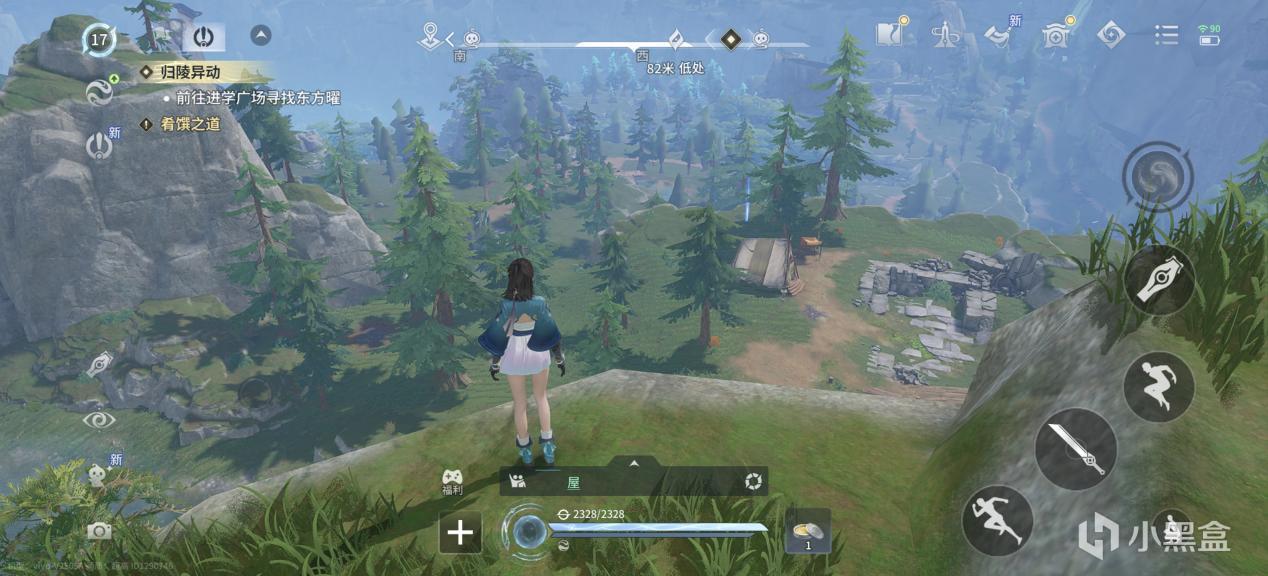Select the 归陵异动 quest tracker entry
Viewport: 1268px width, 576px height.
[x=193, y=72]
